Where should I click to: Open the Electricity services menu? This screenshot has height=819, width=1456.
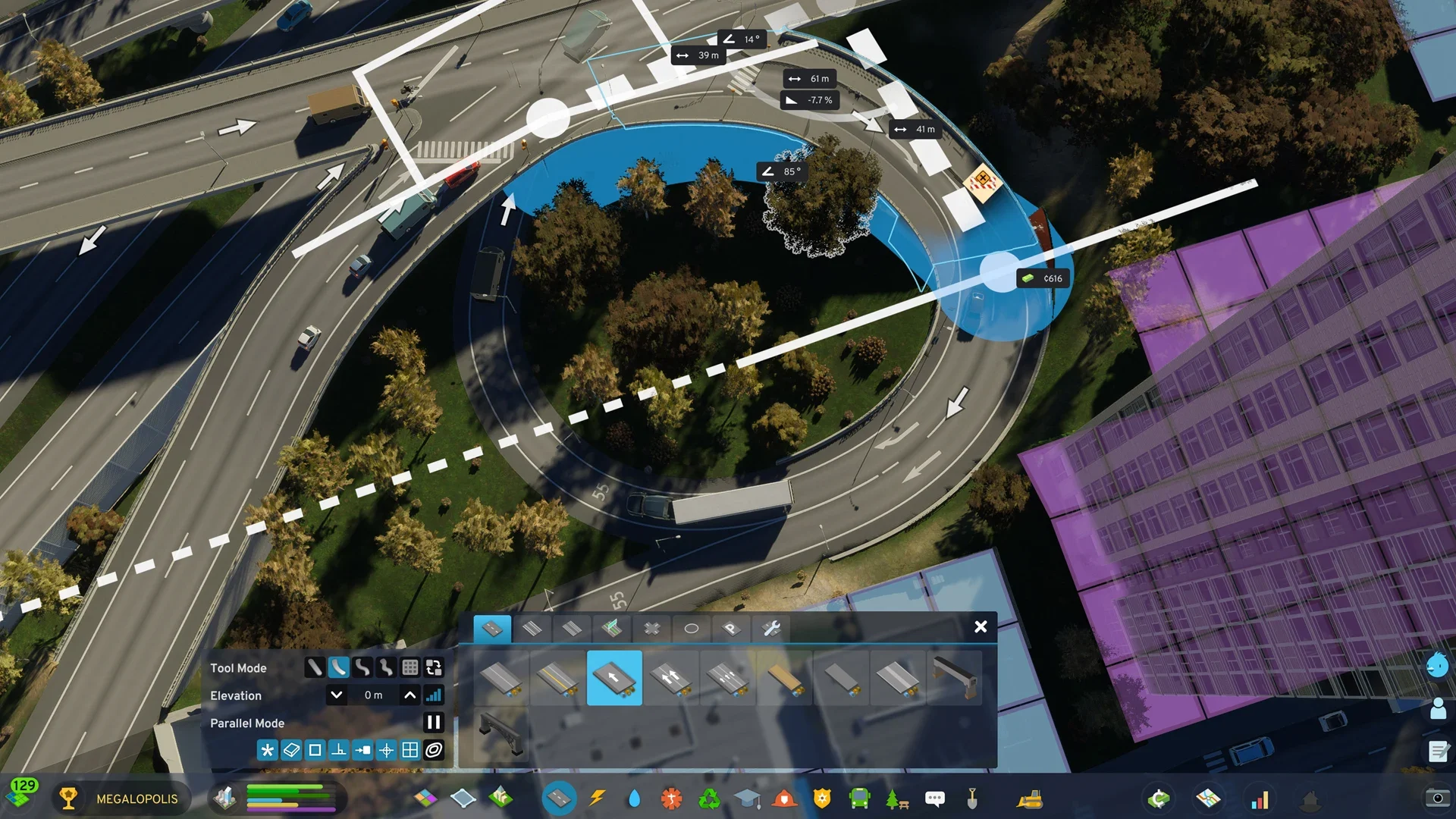point(596,798)
